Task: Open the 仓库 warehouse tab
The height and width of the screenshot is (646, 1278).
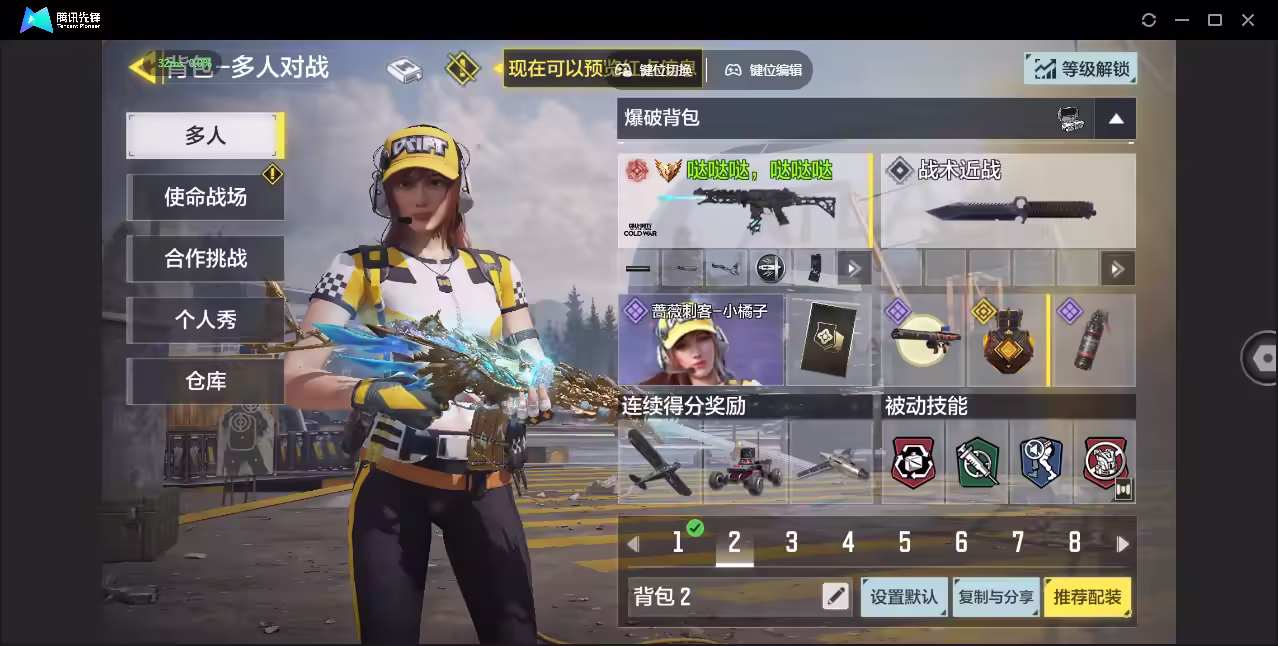Action: (205, 381)
